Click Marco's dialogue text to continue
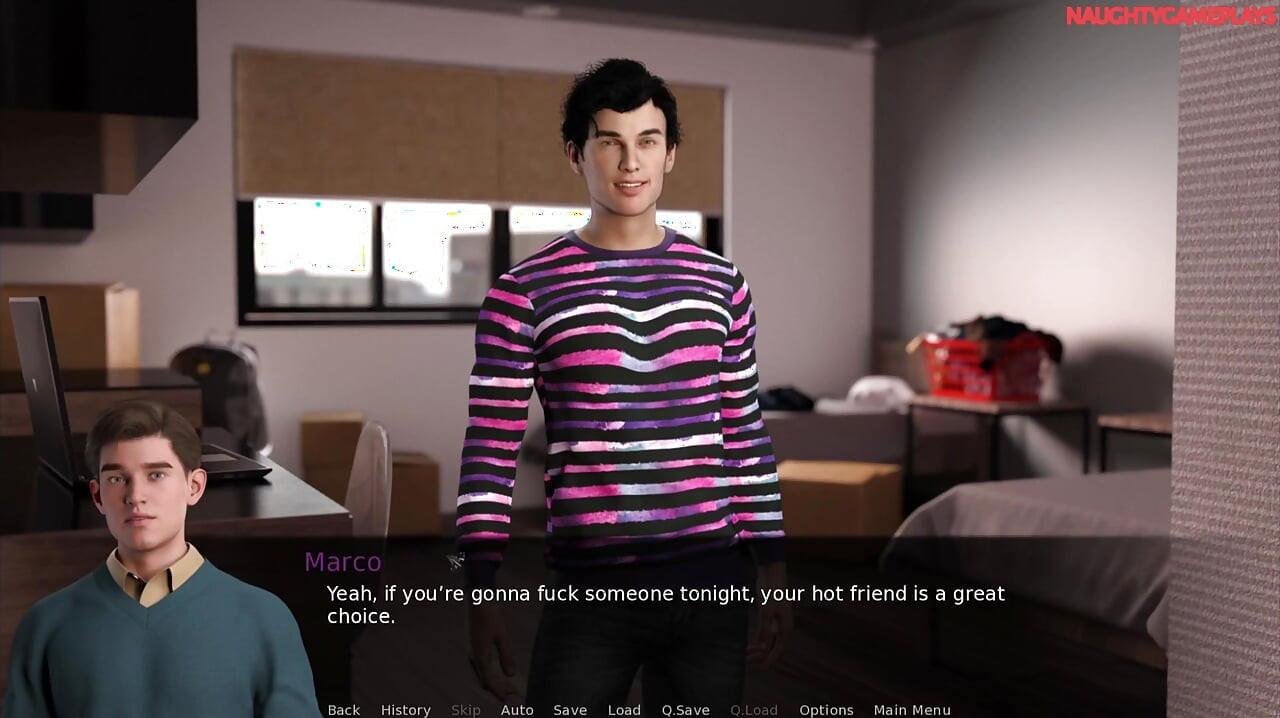The image size is (1280, 718). click(665, 605)
